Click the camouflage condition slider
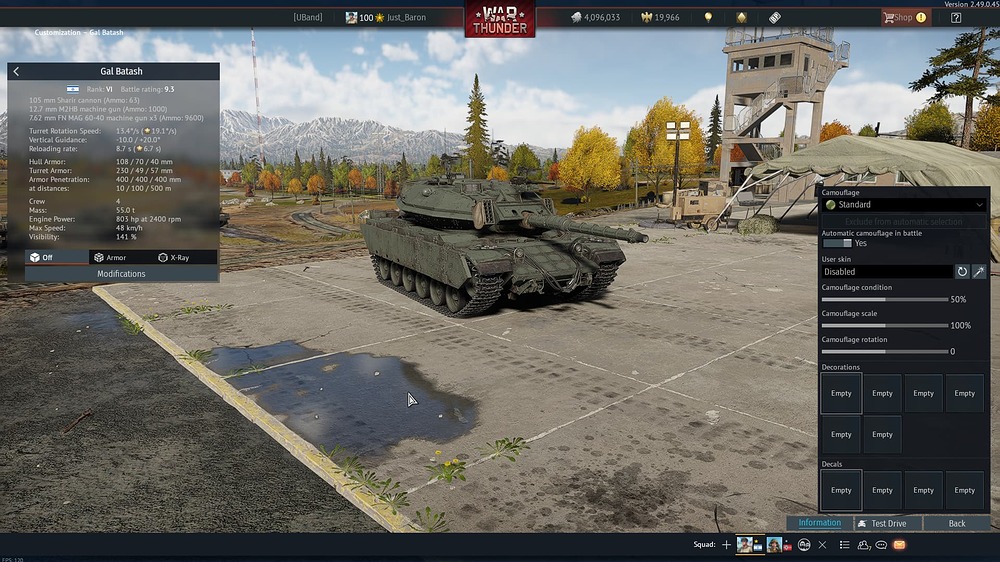Screen dimensions: 1000x562 click(884, 299)
